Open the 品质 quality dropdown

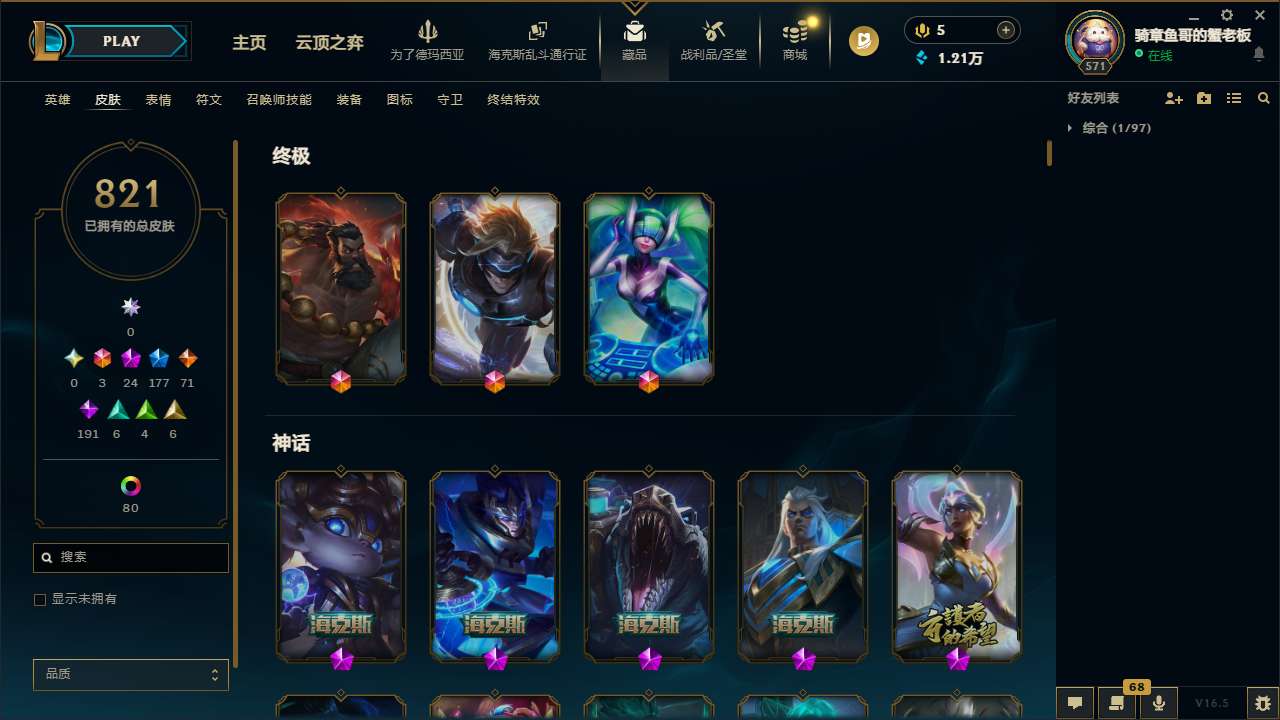[x=130, y=674]
